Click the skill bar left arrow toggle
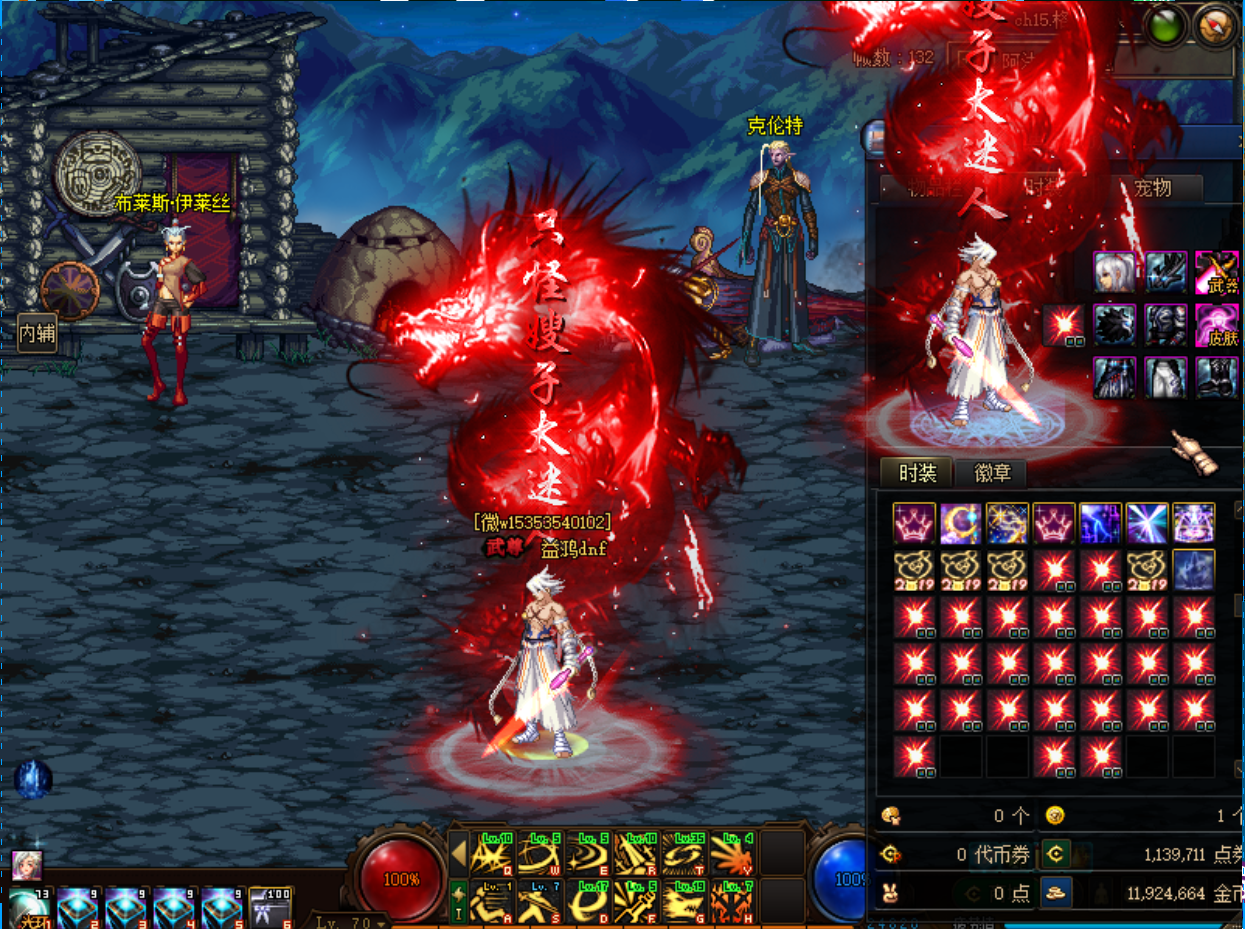 (458, 853)
